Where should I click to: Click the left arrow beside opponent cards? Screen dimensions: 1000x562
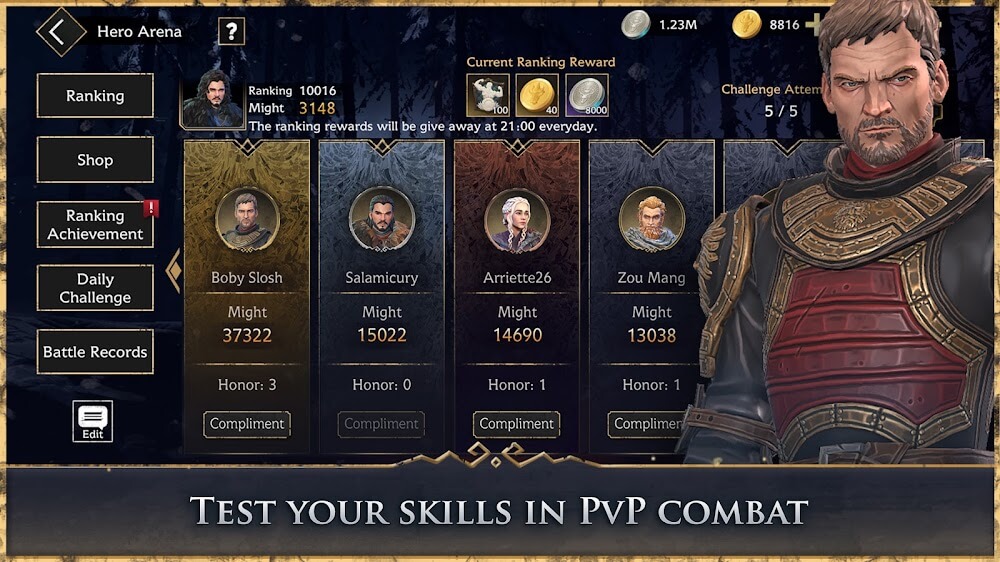pyautogui.click(x=173, y=271)
